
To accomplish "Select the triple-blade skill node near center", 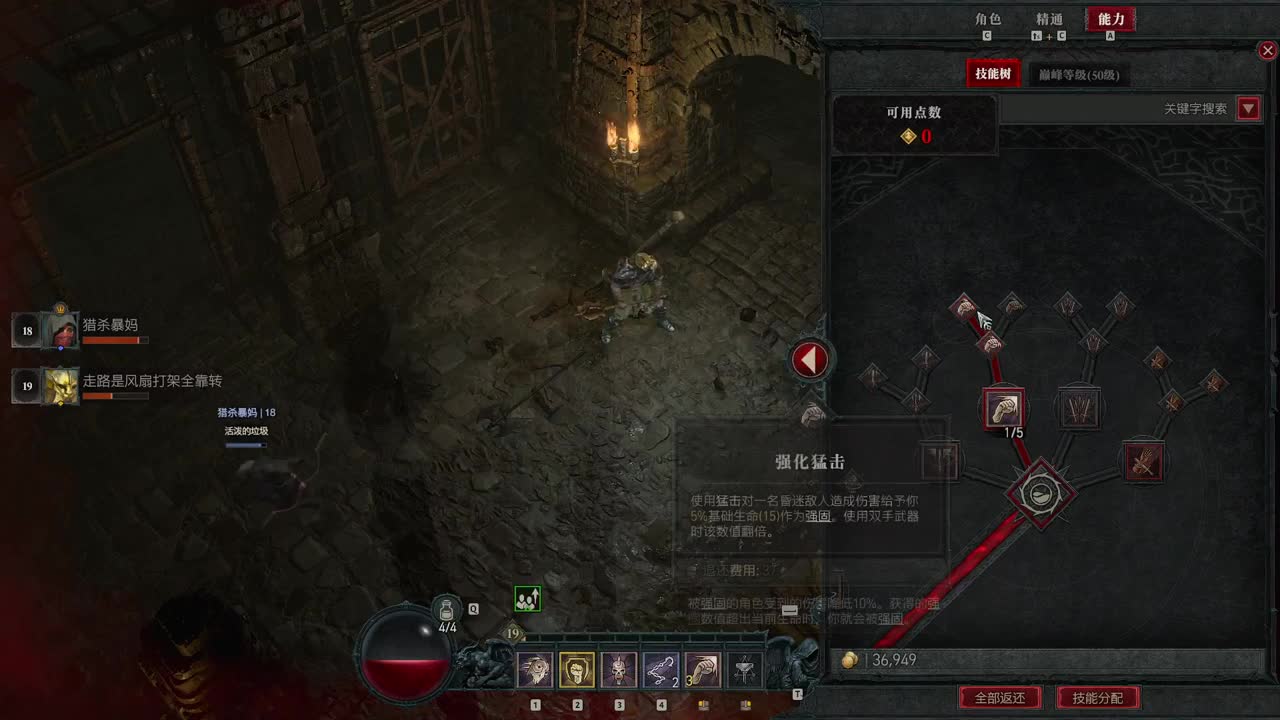I will pyautogui.click(x=1079, y=409).
